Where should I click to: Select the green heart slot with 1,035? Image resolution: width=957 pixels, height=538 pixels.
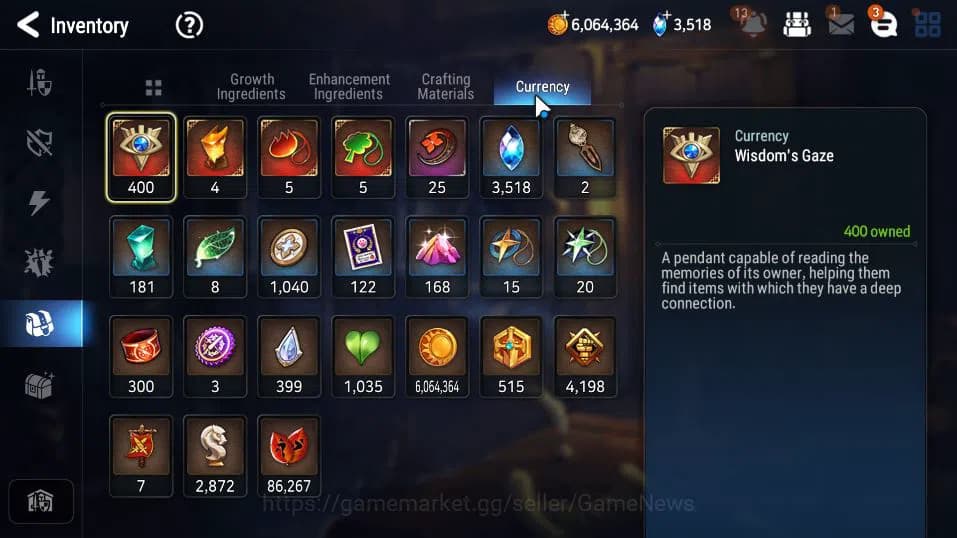click(363, 356)
